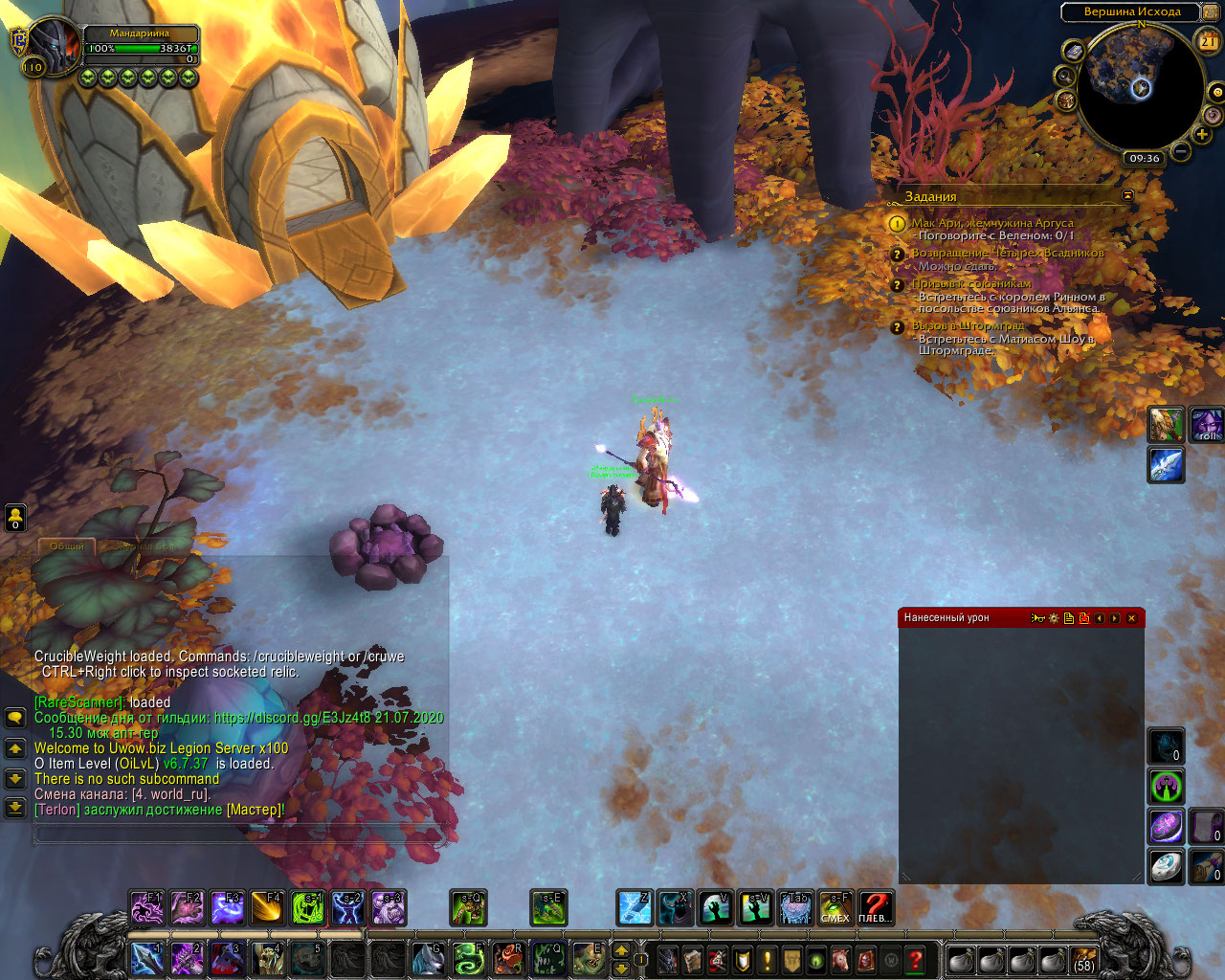
Task: Switch to the Общий chat tab
Action: 67,546
